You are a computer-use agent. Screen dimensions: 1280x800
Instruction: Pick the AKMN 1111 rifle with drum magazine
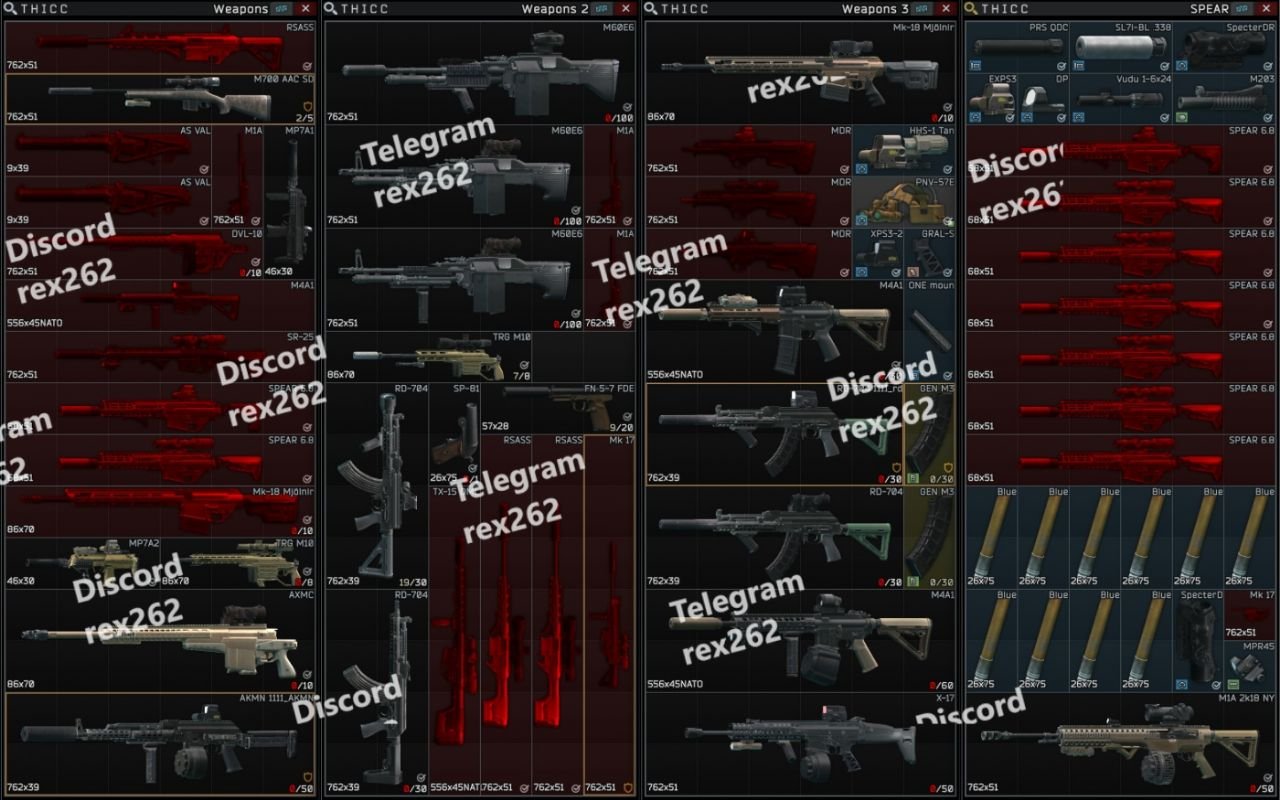160,745
